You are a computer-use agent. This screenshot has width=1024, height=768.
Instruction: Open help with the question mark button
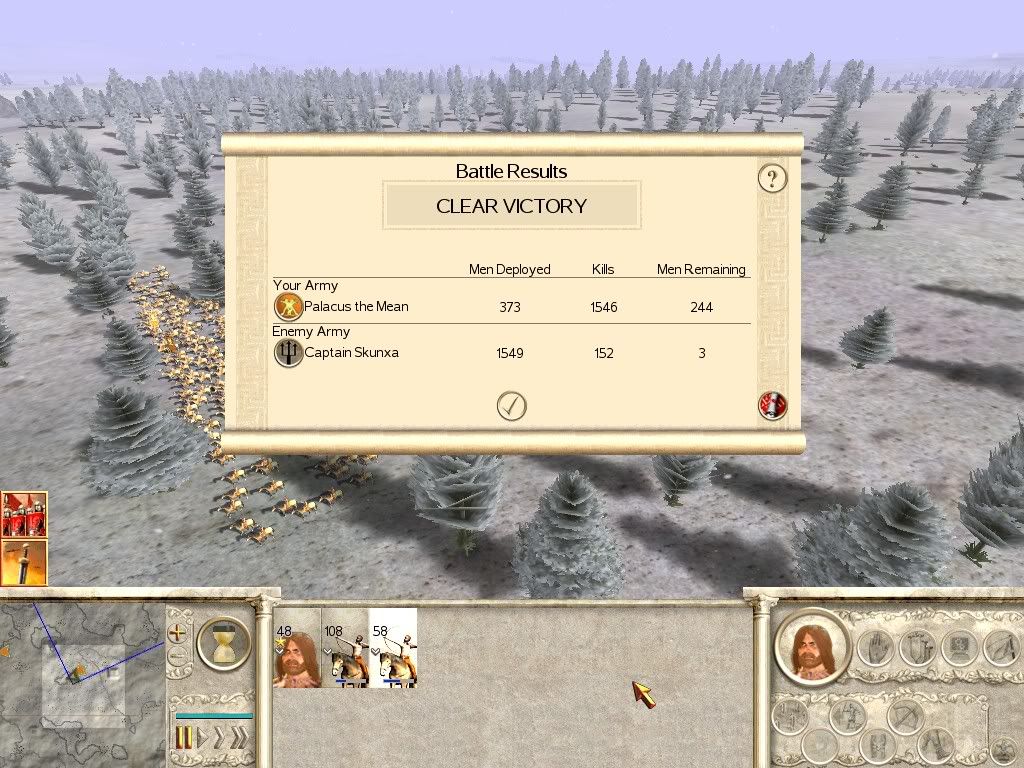[x=772, y=179]
